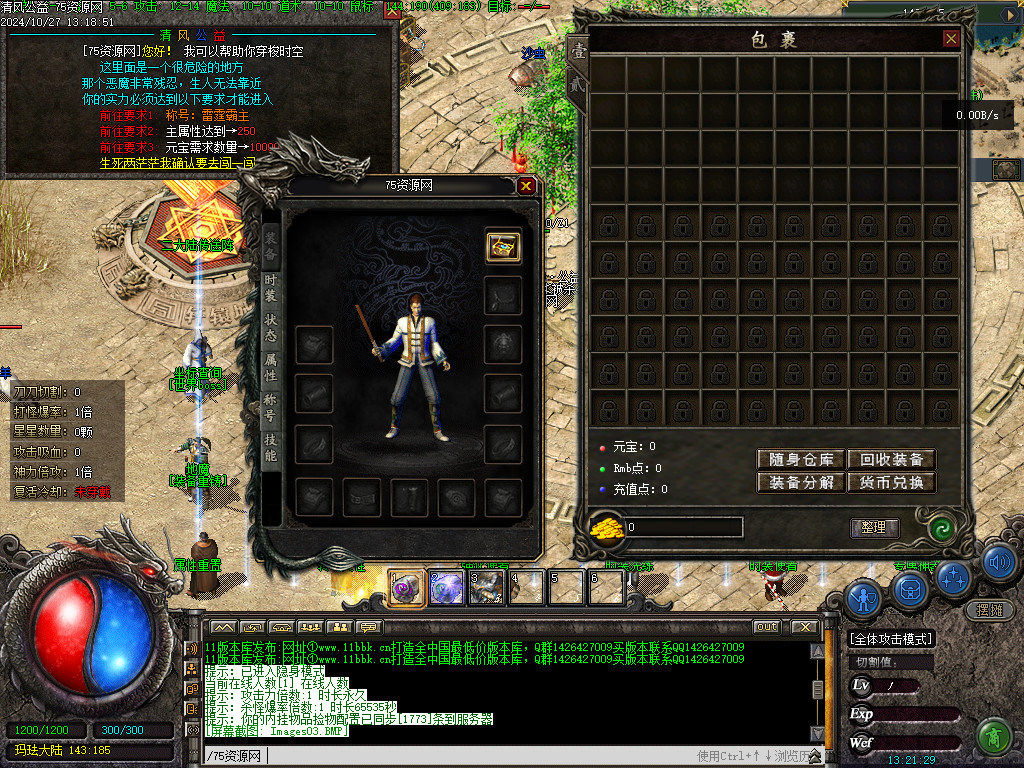This screenshot has width=1024, height=768.
Task: Sort the bag with the 整理 button
Action: 874,528
